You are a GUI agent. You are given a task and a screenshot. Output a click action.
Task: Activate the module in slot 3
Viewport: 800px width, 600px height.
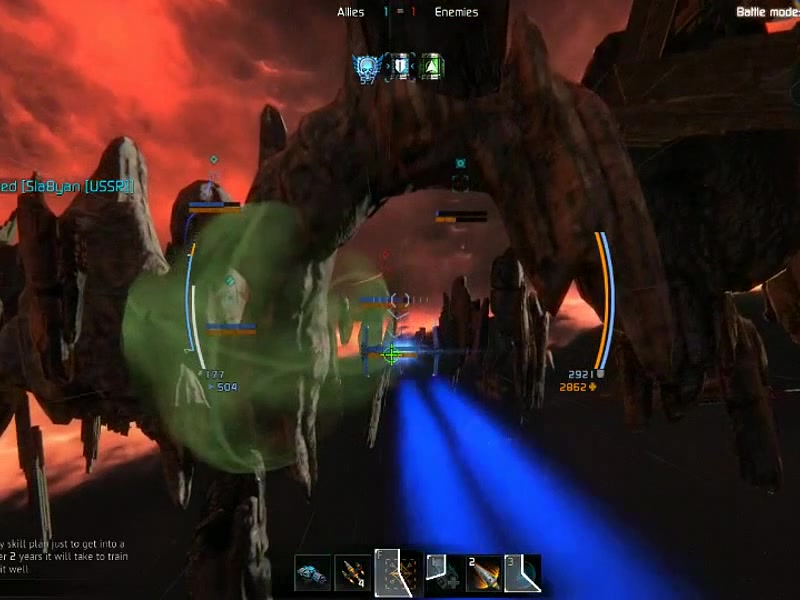pos(522,574)
